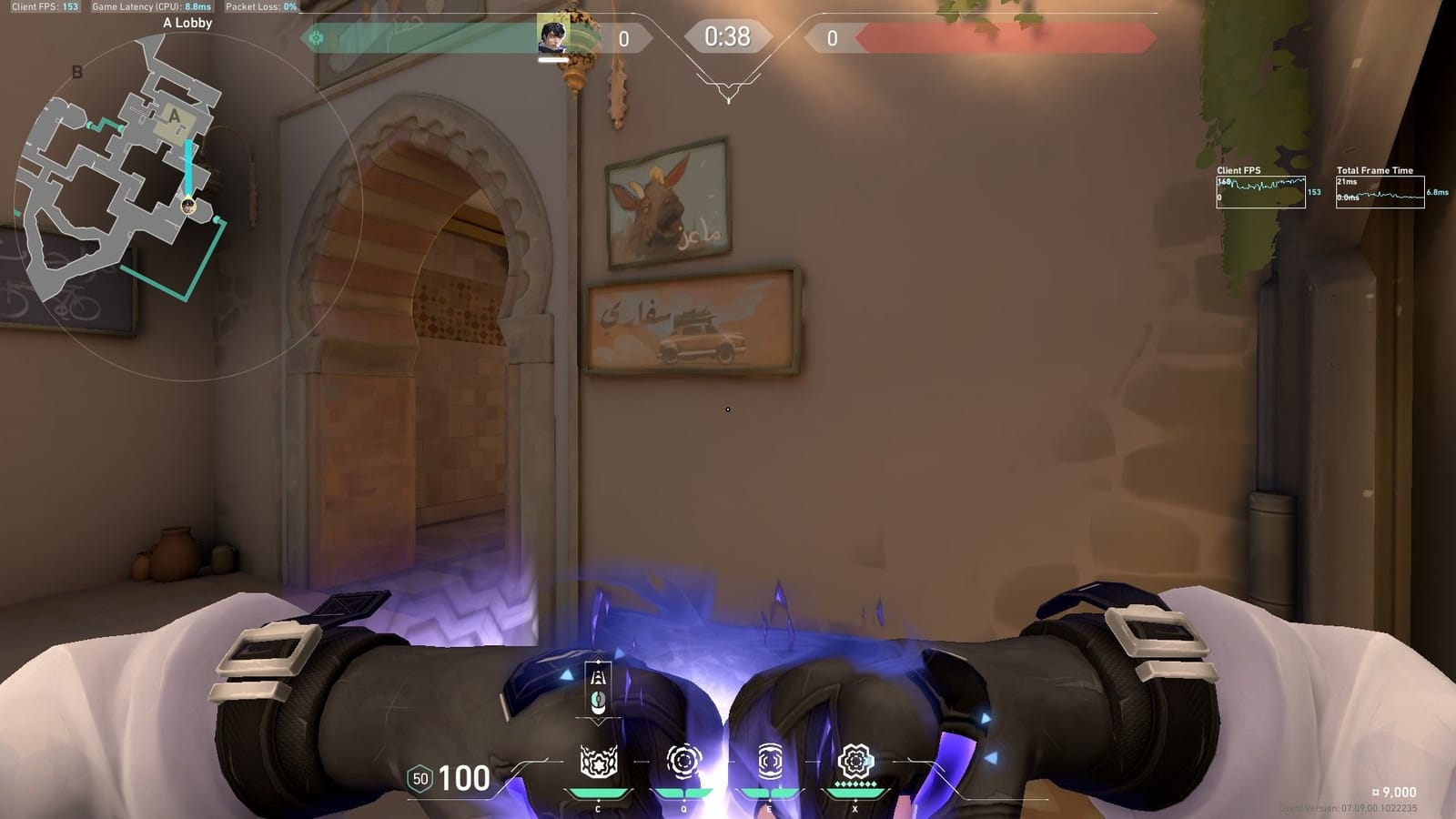Image resolution: width=1456 pixels, height=819 pixels.
Task: Click the player dot on the minimap
Action: [188, 205]
